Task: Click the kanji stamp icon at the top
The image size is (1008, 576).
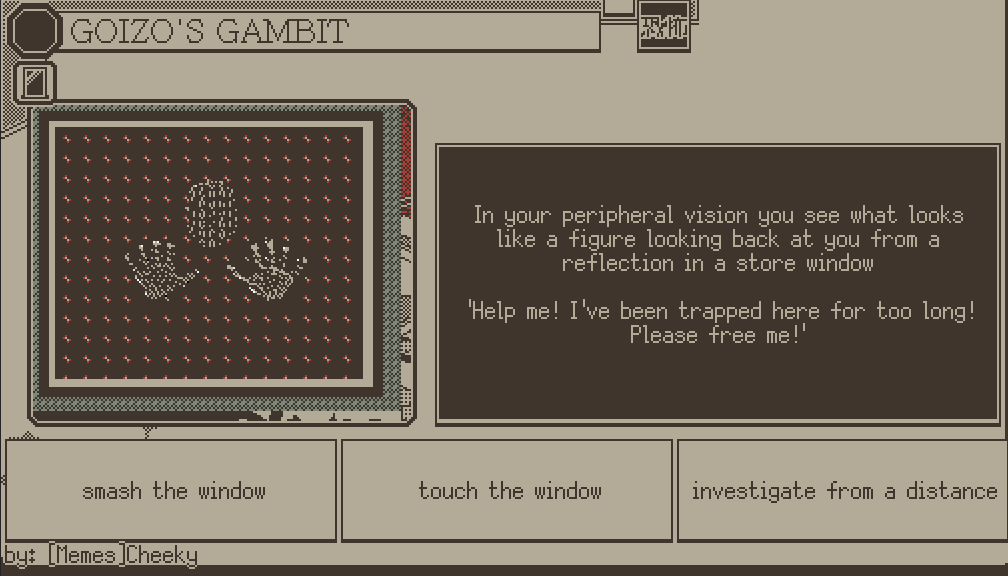Action: [664, 27]
